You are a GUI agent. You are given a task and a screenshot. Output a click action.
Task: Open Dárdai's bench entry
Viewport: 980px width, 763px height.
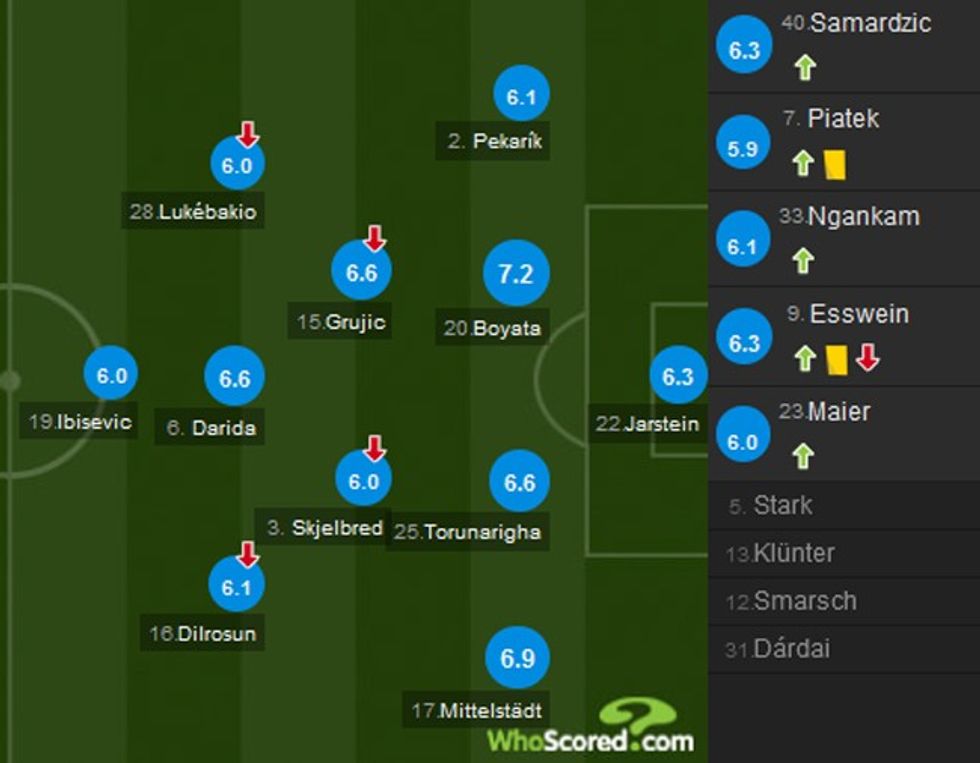click(x=844, y=650)
